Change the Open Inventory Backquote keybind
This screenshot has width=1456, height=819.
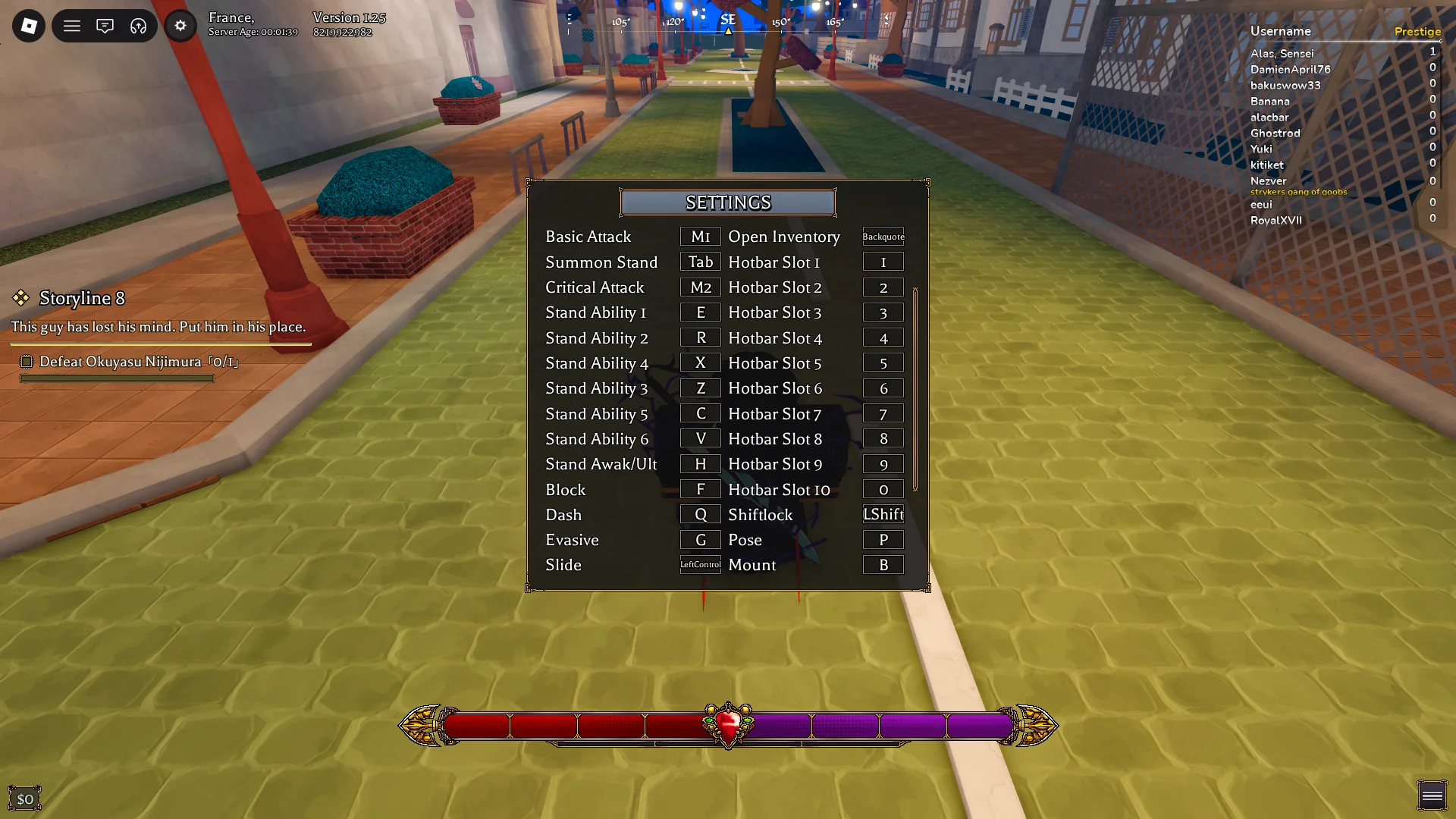(883, 237)
